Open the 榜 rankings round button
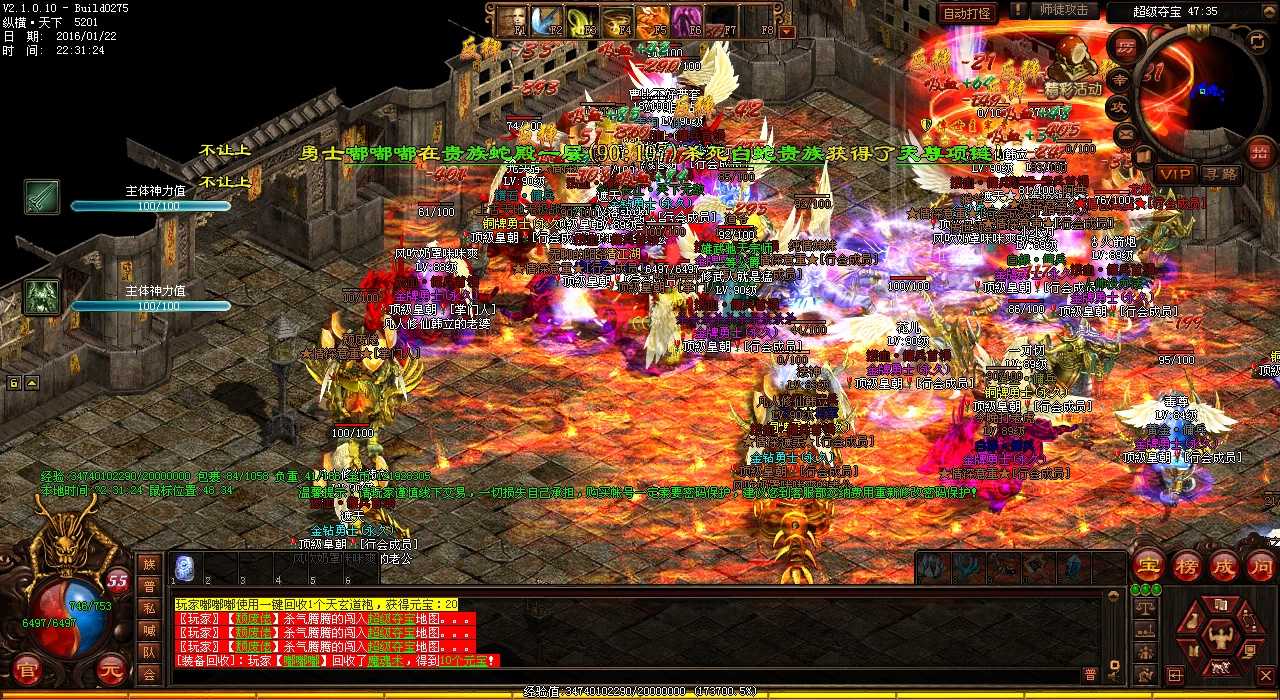1280x700 pixels. tap(1185, 565)
